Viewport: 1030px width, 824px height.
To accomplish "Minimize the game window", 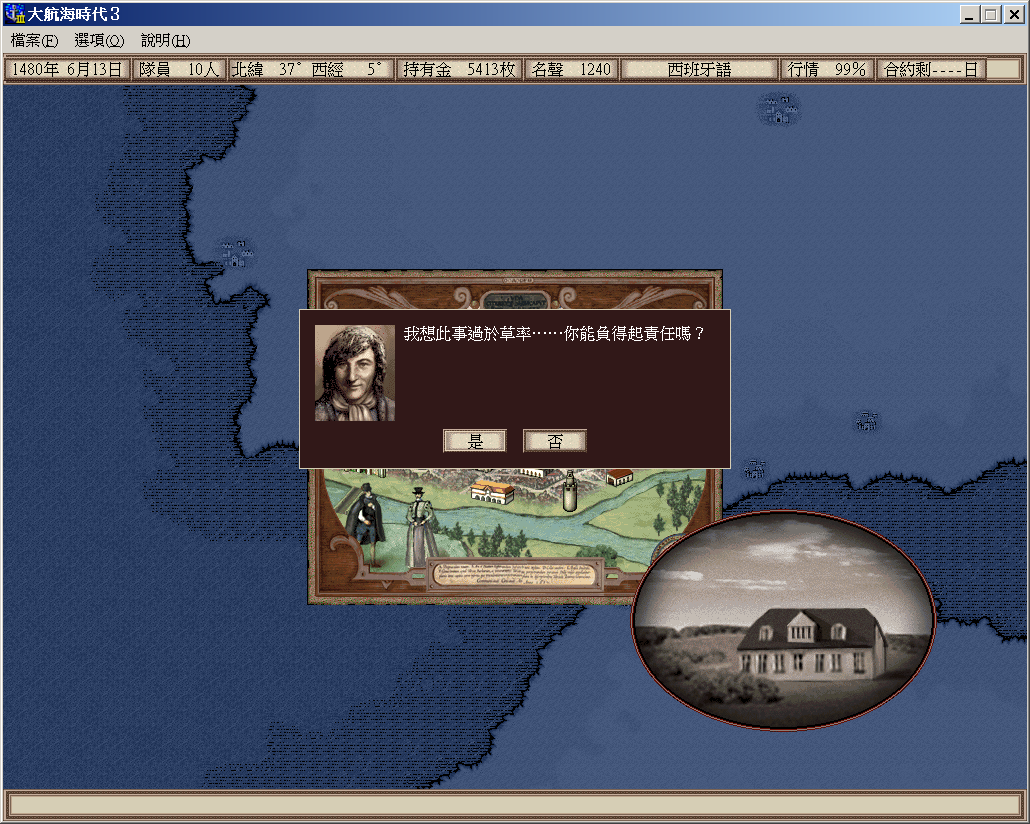I will [970, 15].
